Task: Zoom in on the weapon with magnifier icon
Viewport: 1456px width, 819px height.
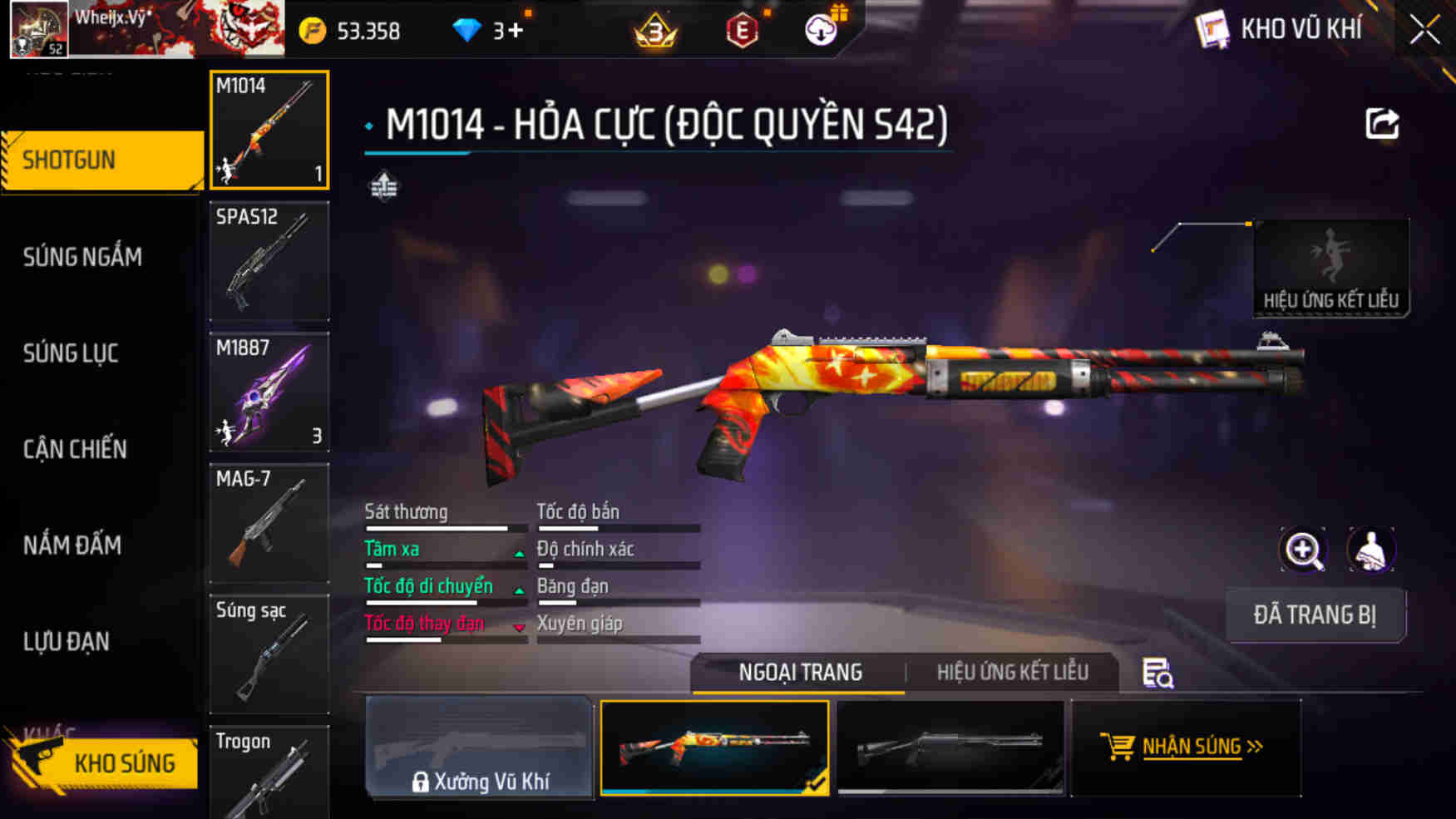Action: pyautogui.click(x=1303, y=550)
